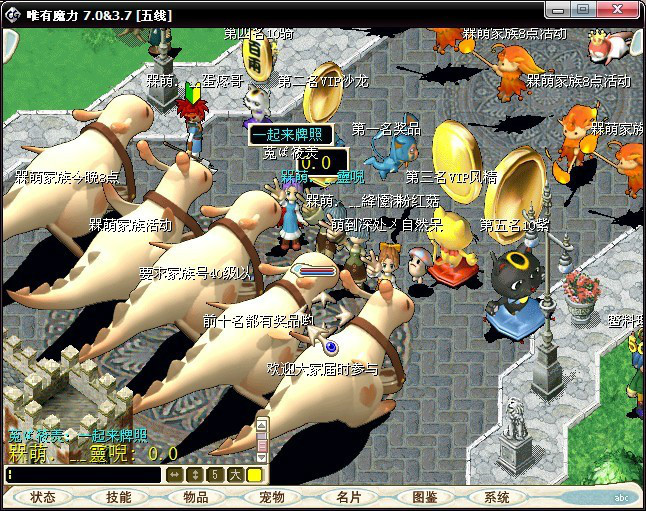This screenshot has height=511, width=646.
Task: Click the chat line count button showing 5
Action: click(215, 475)
